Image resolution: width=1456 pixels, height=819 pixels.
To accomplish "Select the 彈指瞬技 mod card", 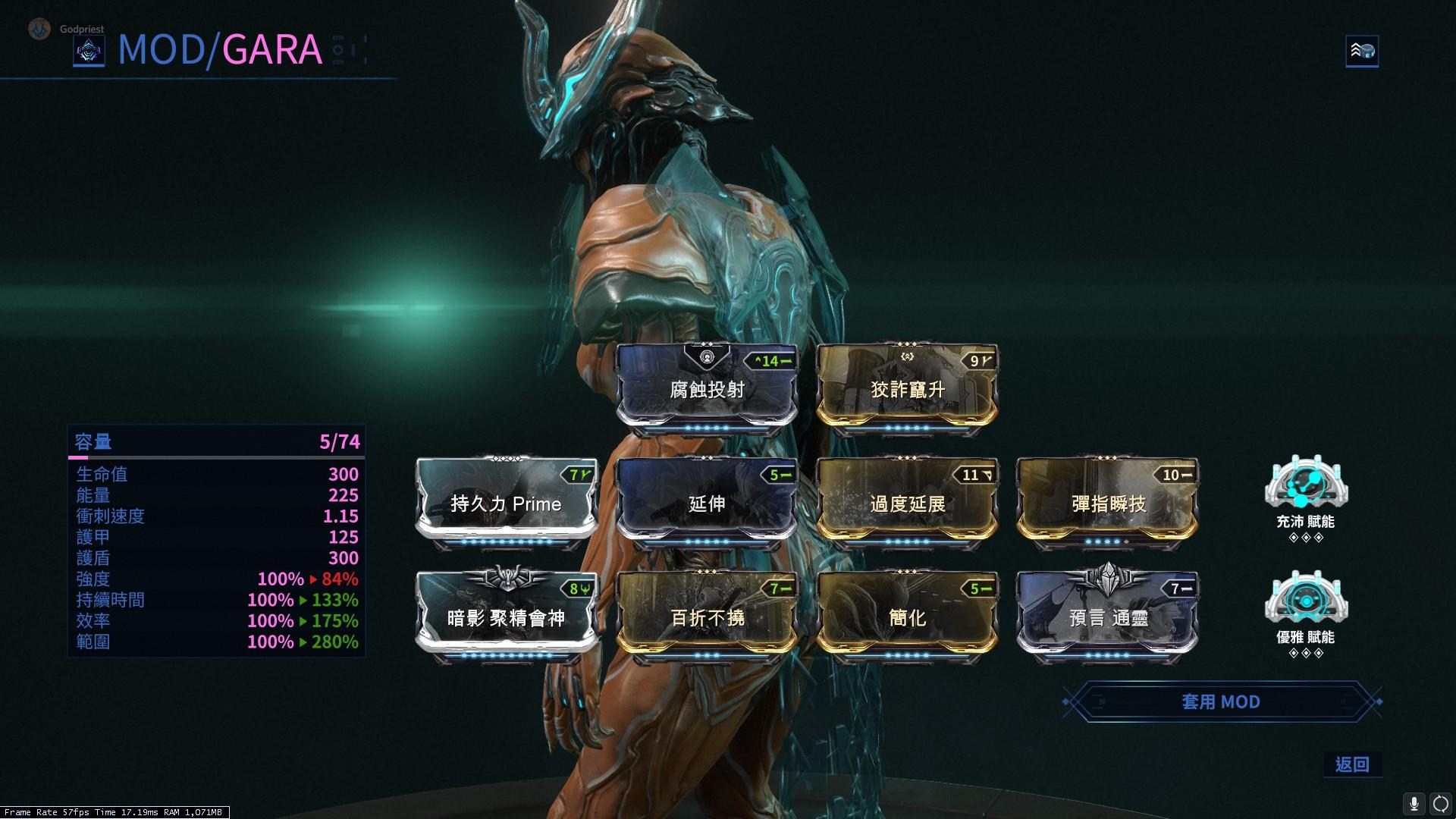I will pyautogui.click(x=1108, y=503).
